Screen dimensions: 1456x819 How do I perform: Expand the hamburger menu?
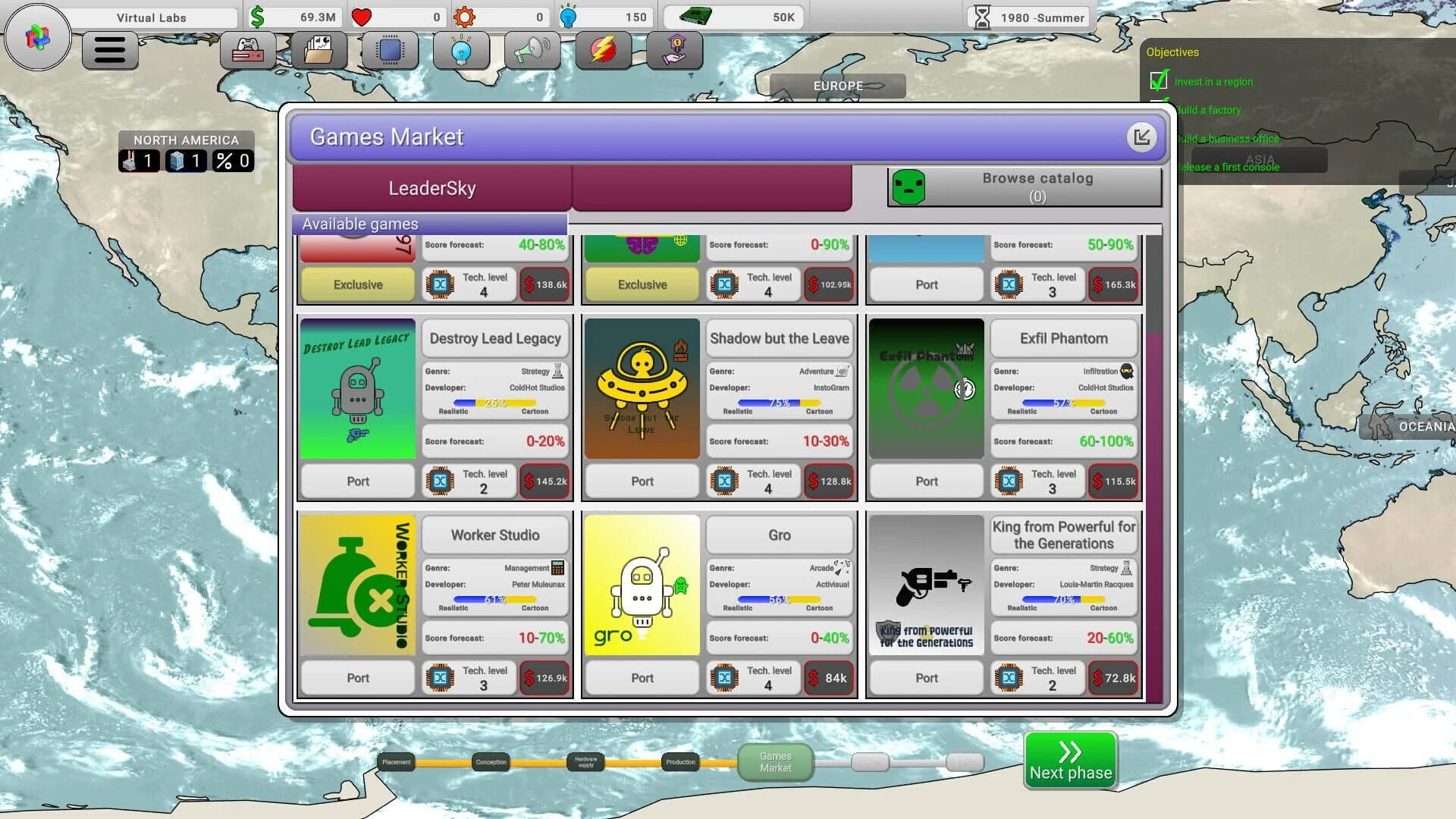pos(109,50)
